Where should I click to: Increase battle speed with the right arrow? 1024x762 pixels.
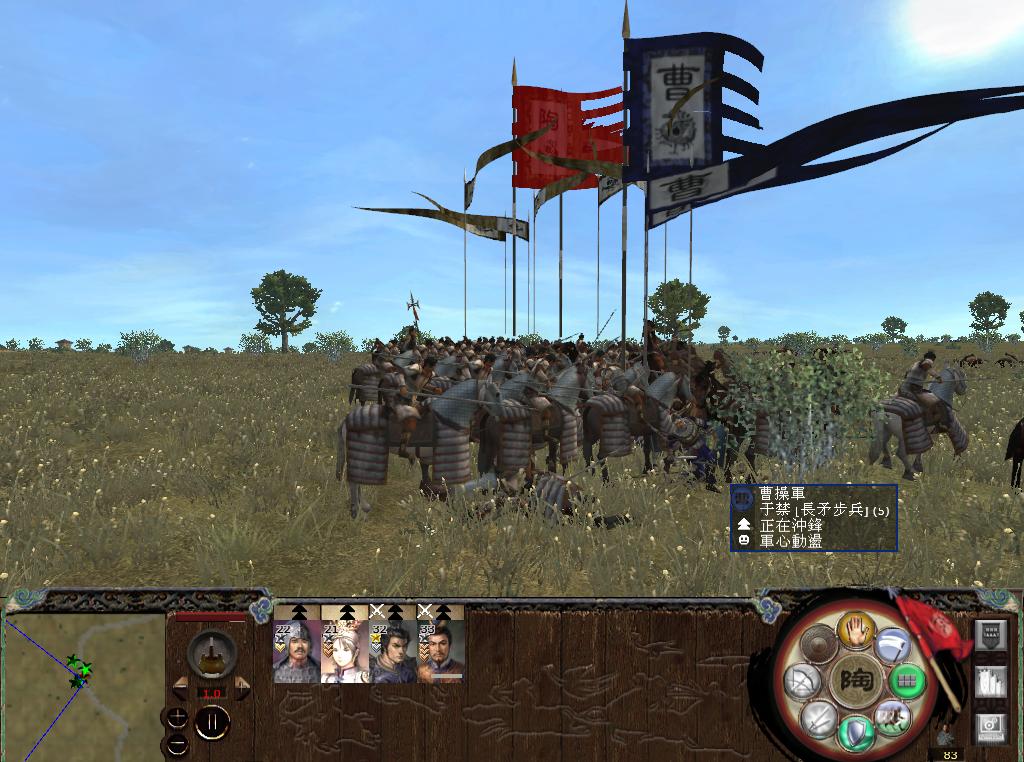241,689
